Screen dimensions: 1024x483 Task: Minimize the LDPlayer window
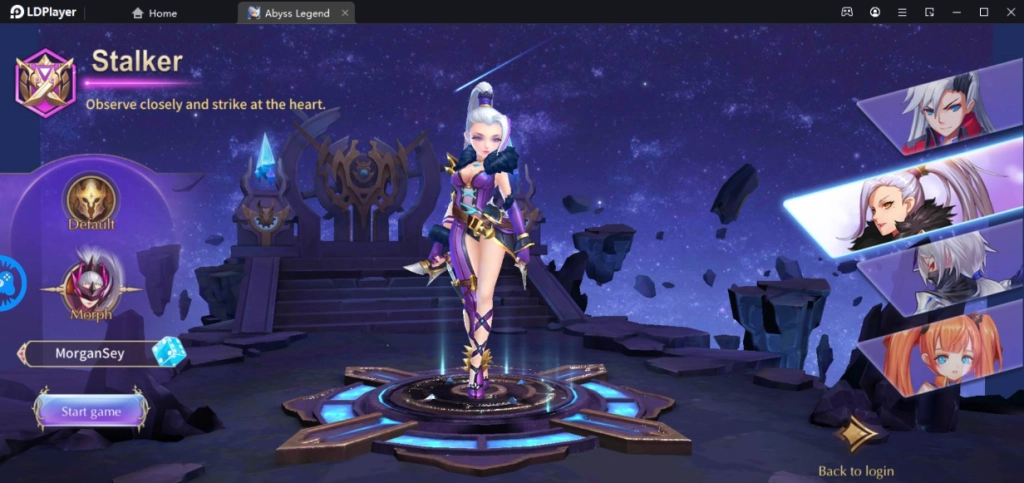(956, 12)
